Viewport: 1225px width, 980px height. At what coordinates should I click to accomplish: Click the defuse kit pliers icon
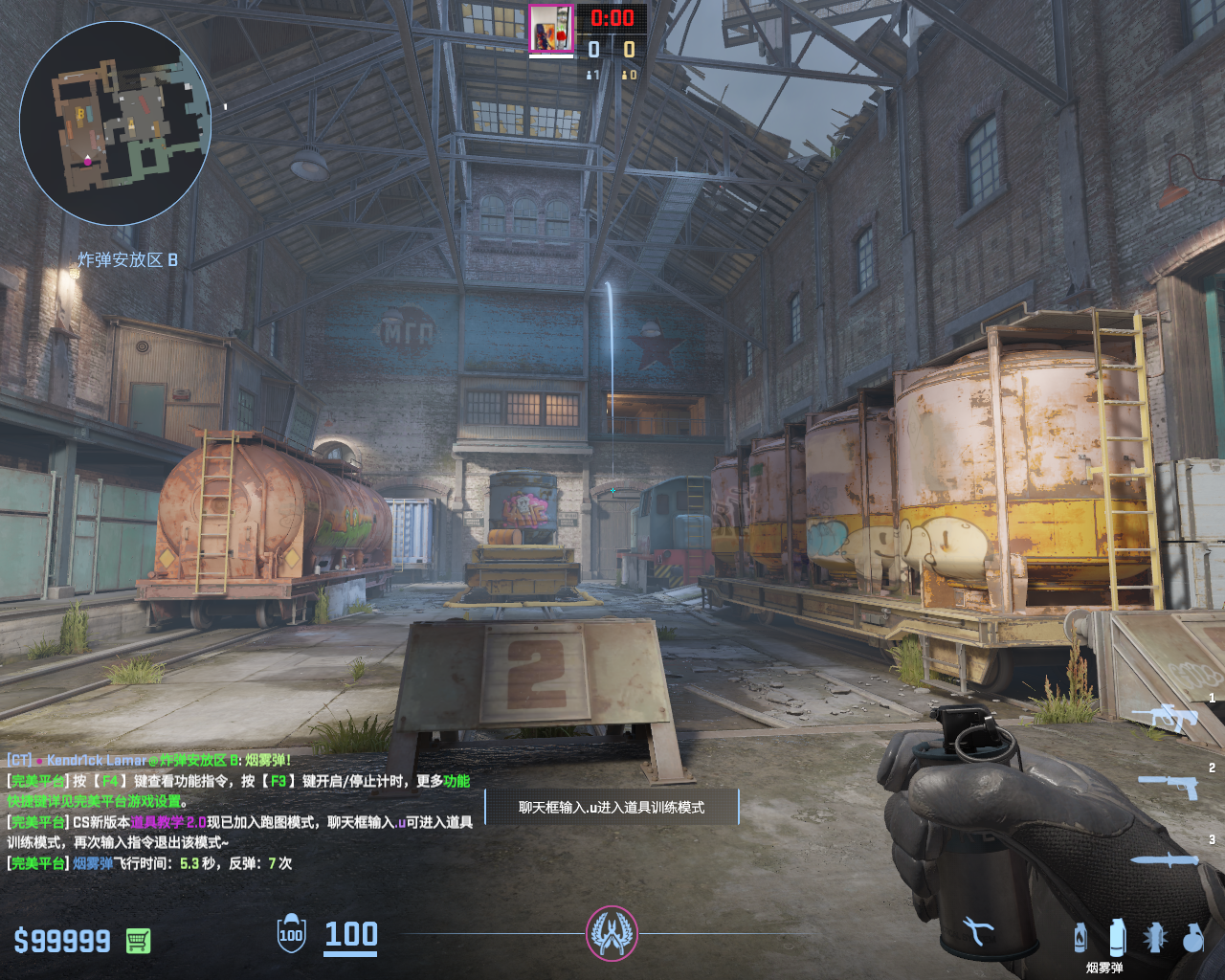pyautogui.click(x=977, y=930)
